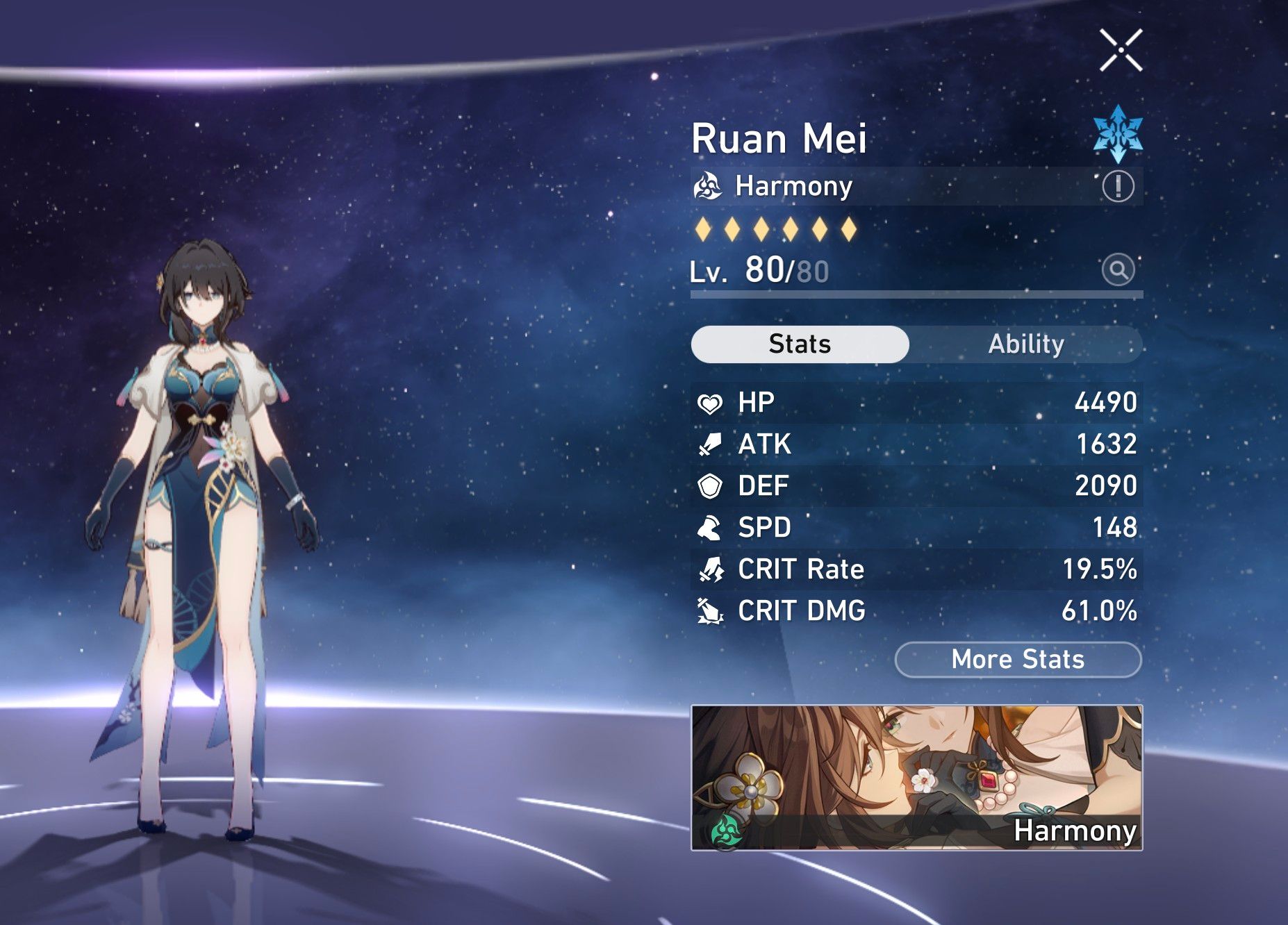The width and height of the screenshot is (1288, 925).
Task: Select the Stats tab
Action: 799,344
